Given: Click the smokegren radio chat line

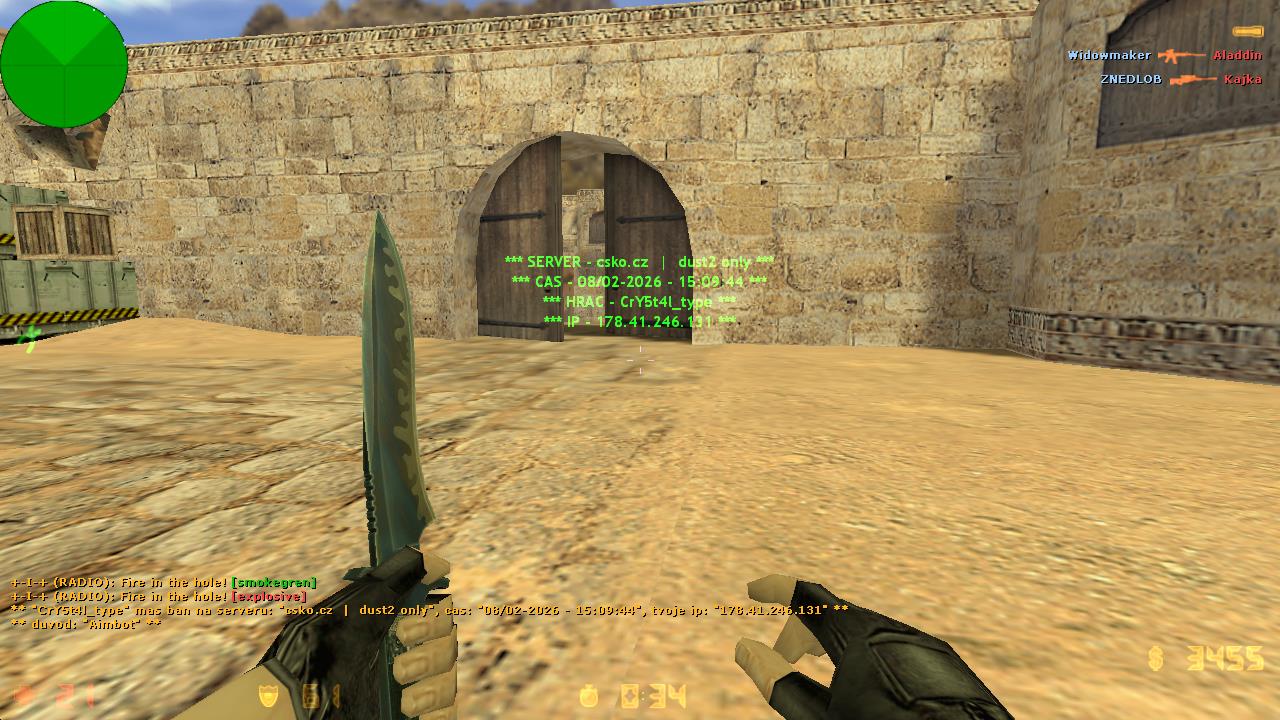Looking at the screenshot, I should tap(164, 582).
